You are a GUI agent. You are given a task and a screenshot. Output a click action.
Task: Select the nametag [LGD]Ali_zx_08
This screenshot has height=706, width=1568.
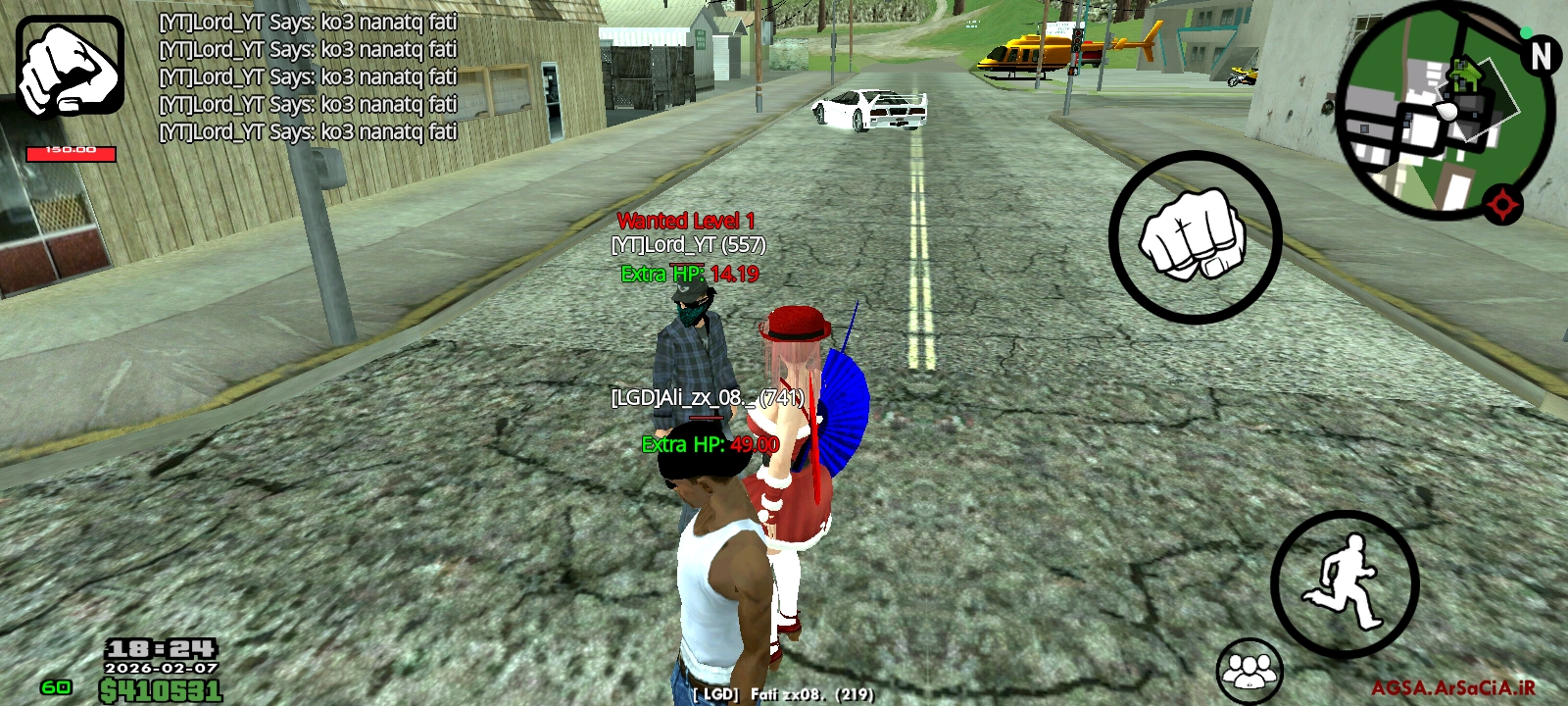[x=707, y=398]
